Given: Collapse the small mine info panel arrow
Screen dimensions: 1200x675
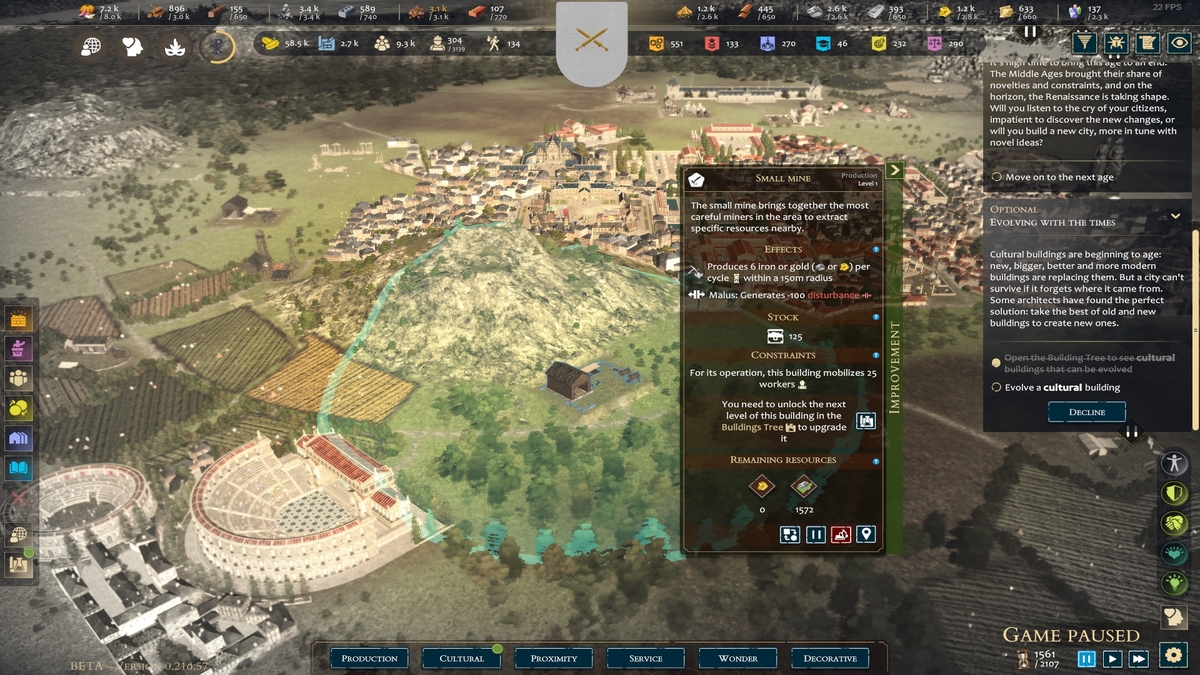Looking at the screenshot, I should tap(894, 170).
